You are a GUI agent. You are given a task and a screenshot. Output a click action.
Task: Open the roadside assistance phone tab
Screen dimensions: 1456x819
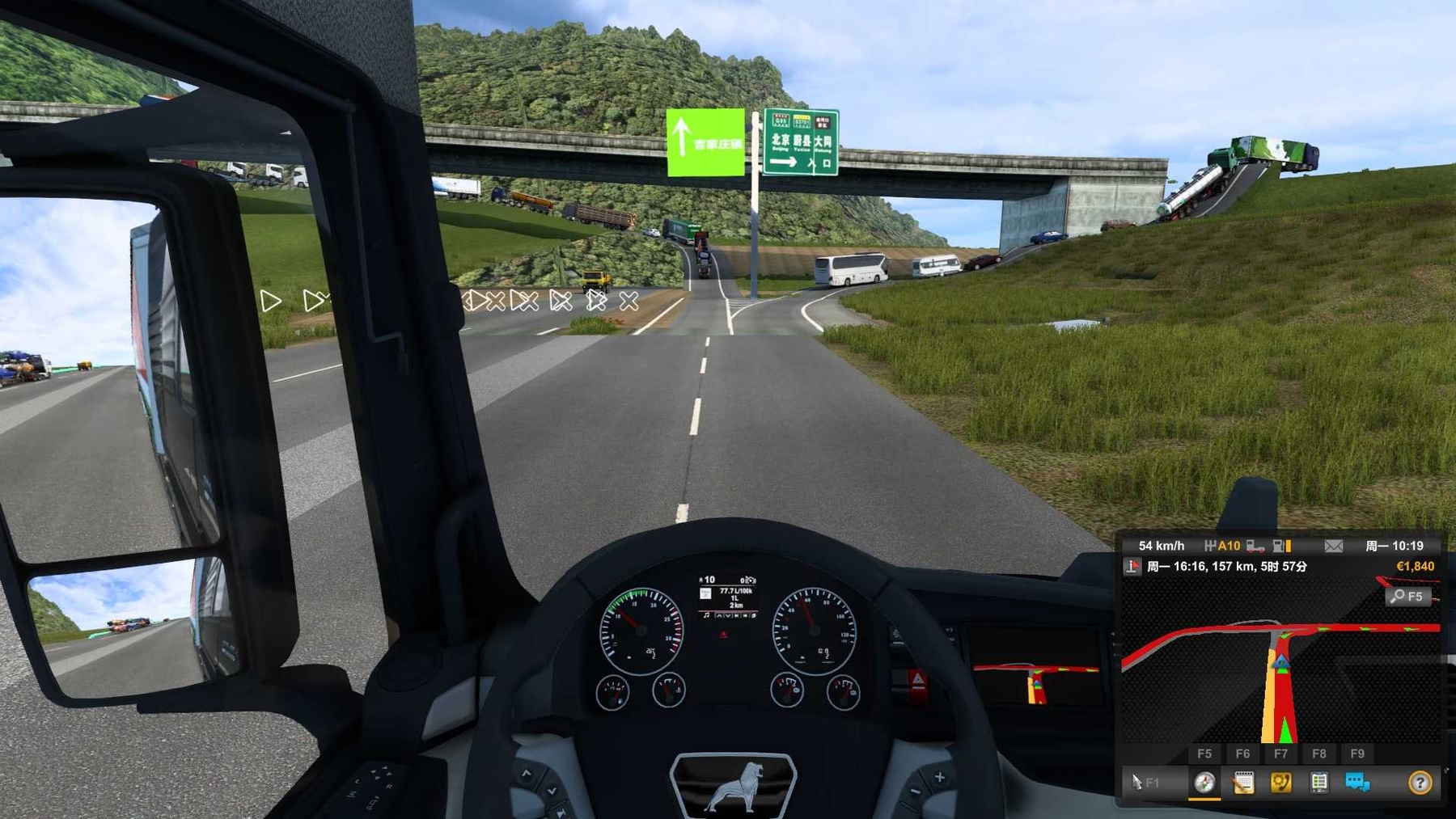tap(1280, 782)
